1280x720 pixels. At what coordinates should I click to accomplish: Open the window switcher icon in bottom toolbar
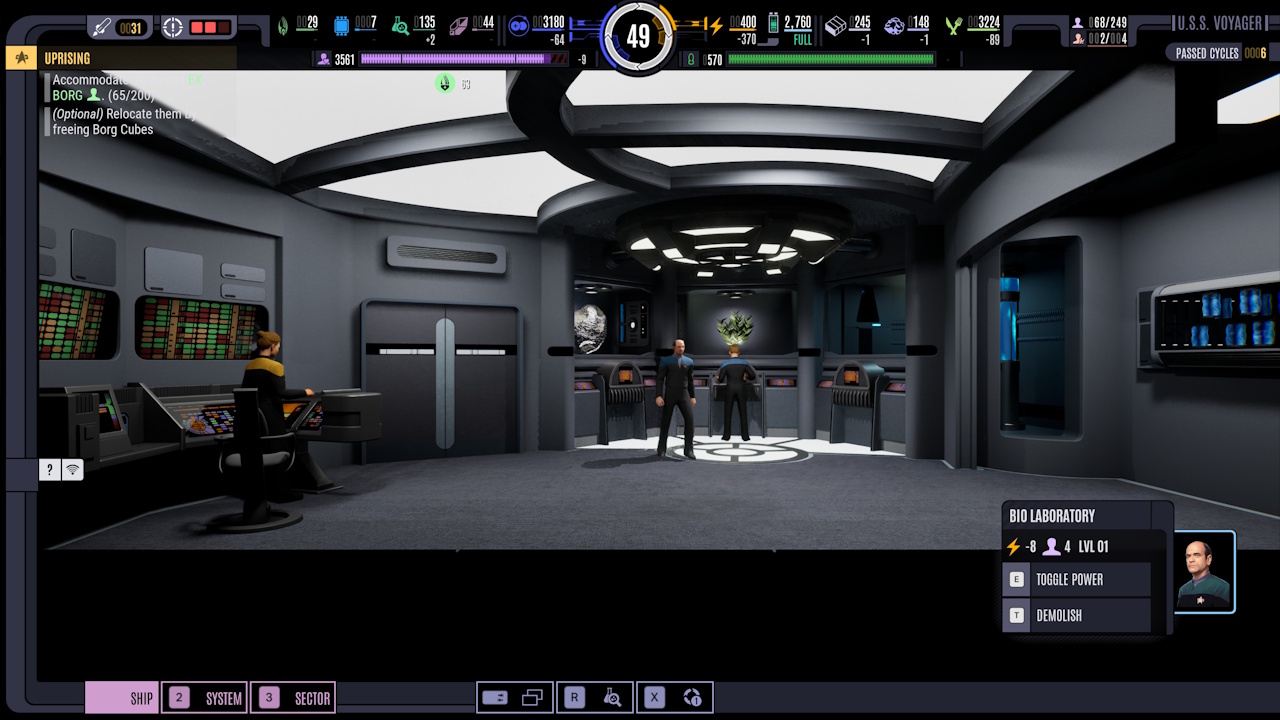(x=532, y=697)
